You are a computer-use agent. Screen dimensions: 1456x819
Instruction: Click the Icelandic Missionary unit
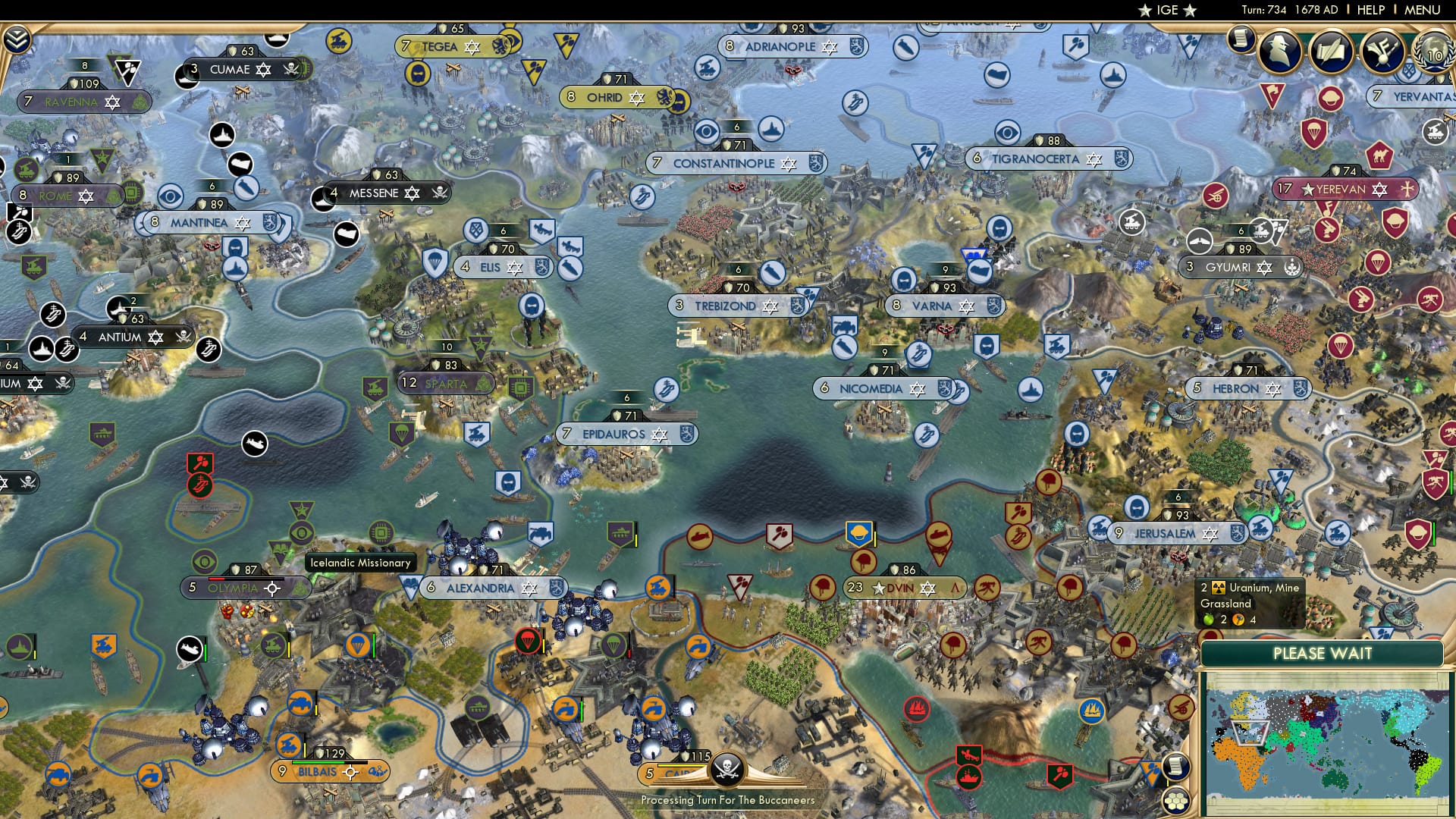[x=360, y=563]
